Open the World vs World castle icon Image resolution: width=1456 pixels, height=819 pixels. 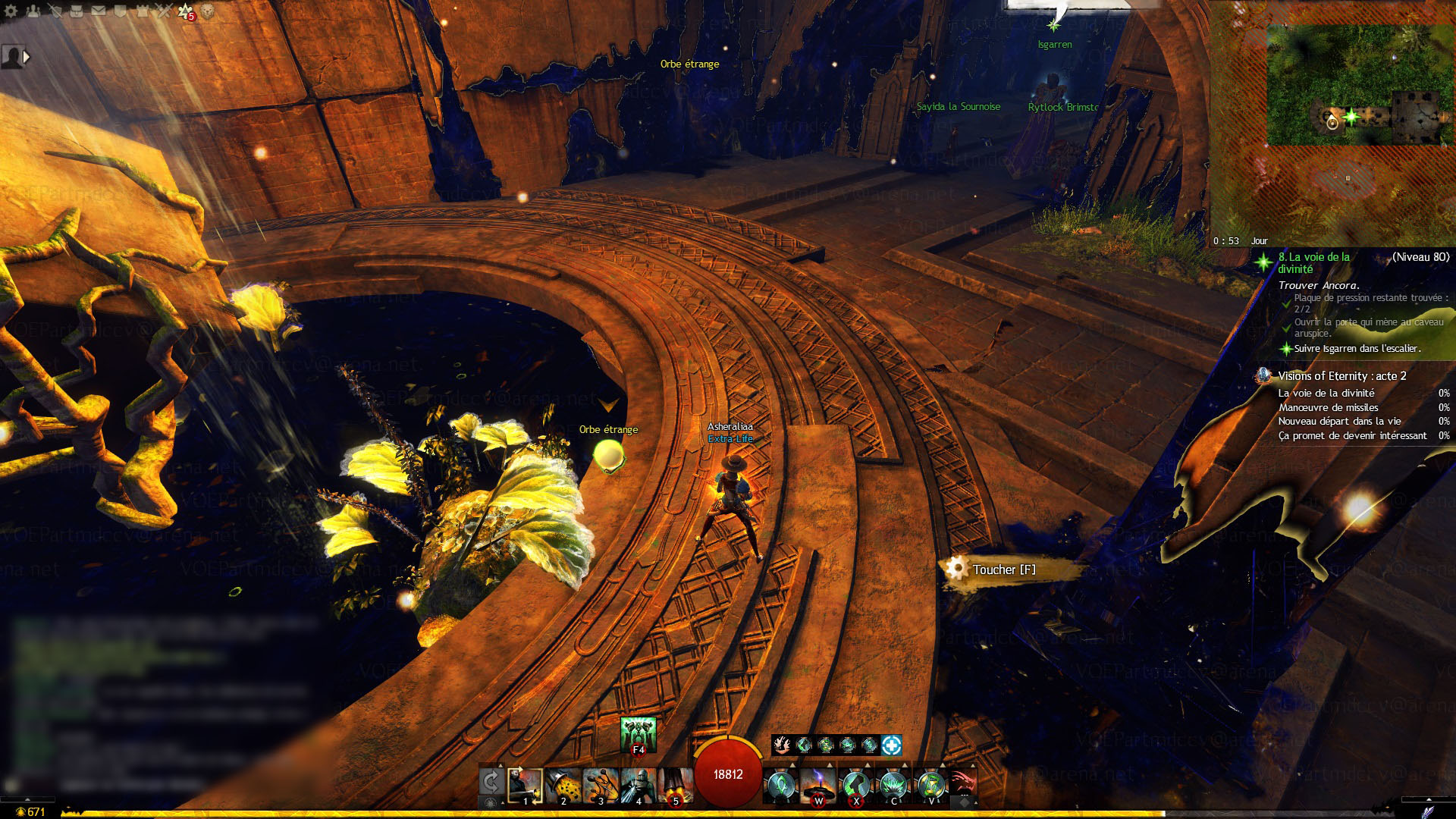click(143, 11)
